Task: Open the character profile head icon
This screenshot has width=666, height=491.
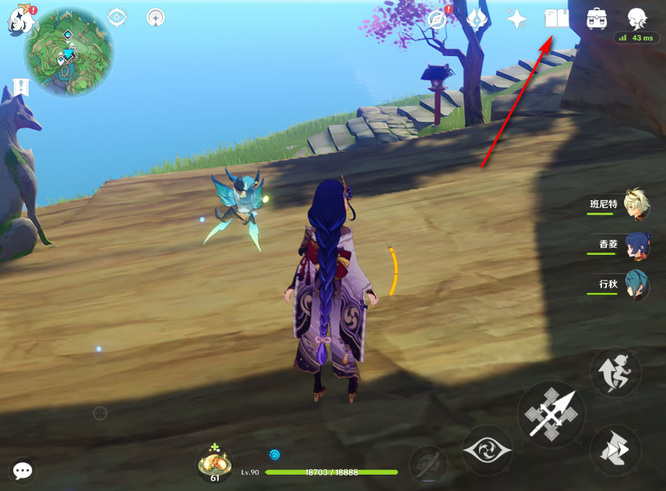Action: [x=636, y=17]
